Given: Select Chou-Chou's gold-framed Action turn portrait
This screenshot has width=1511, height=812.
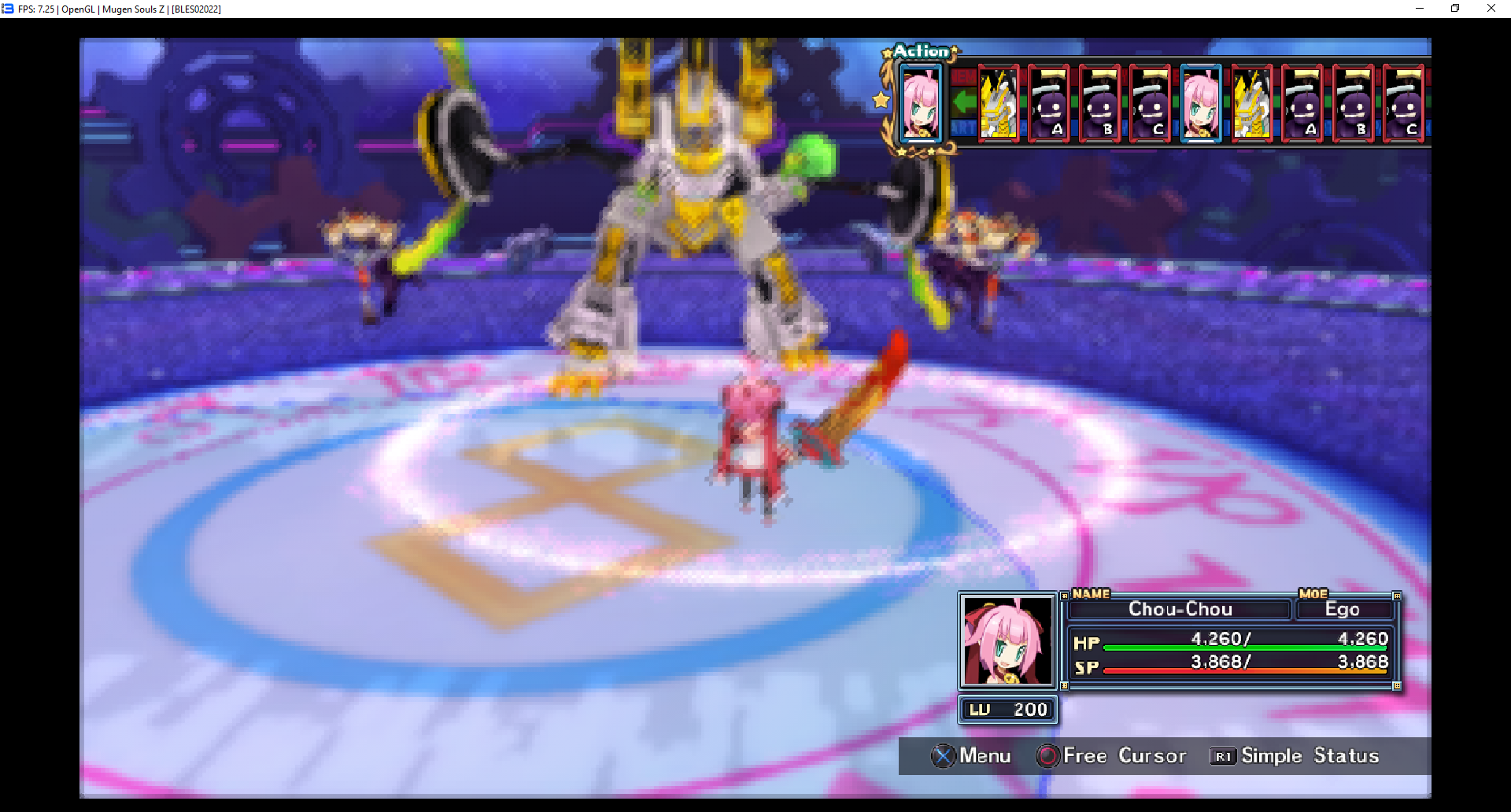Looking at the screenshot, I should point(920,104).
